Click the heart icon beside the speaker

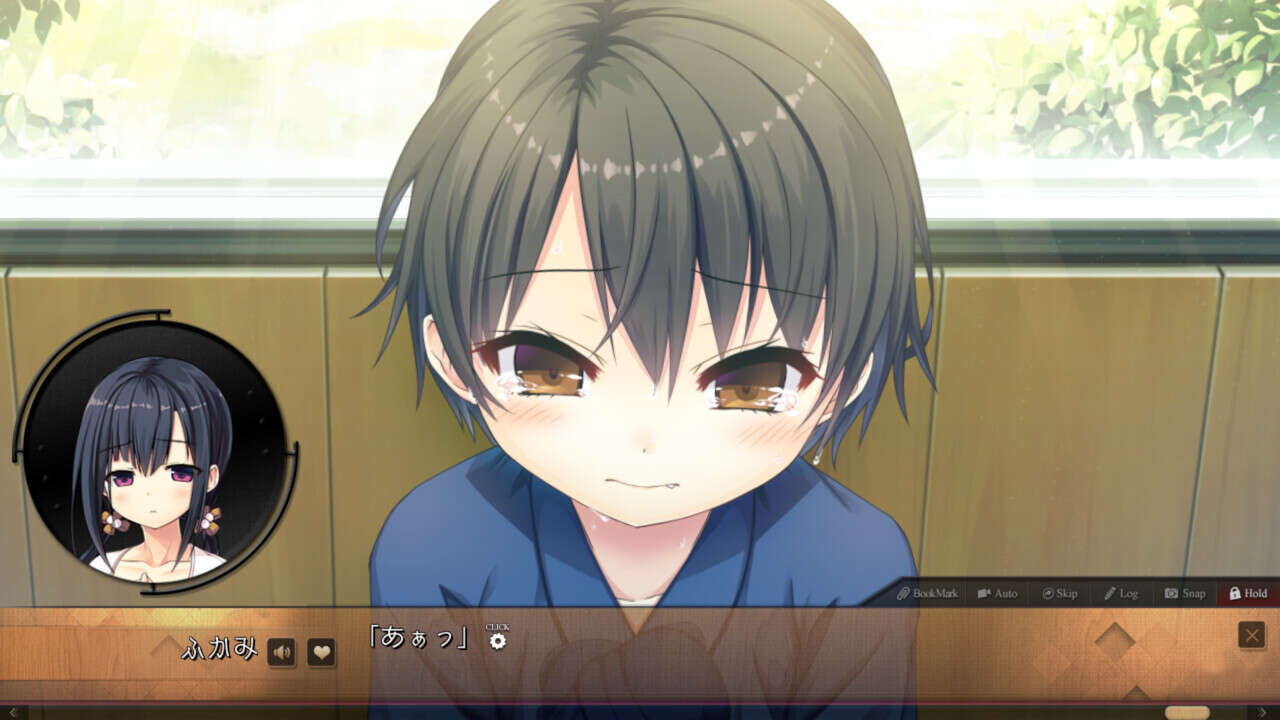[322, 652]
